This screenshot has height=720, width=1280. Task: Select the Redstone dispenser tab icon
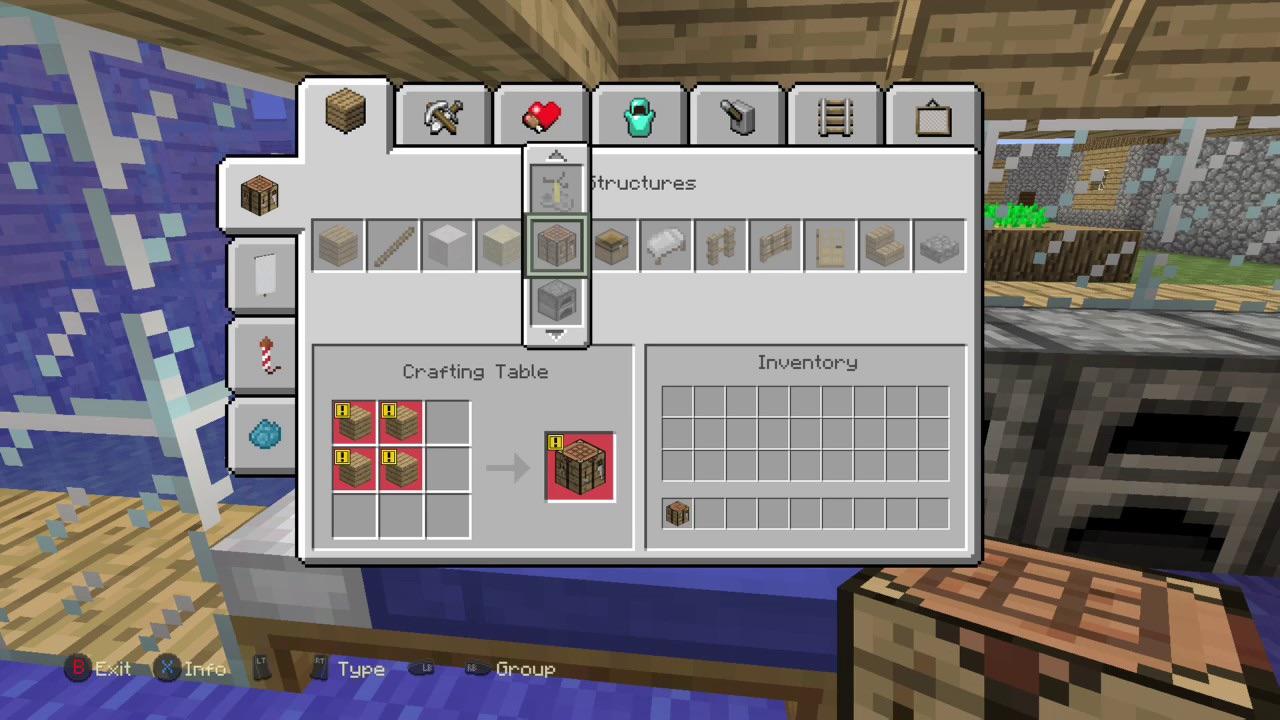click(x=737, y=113)
